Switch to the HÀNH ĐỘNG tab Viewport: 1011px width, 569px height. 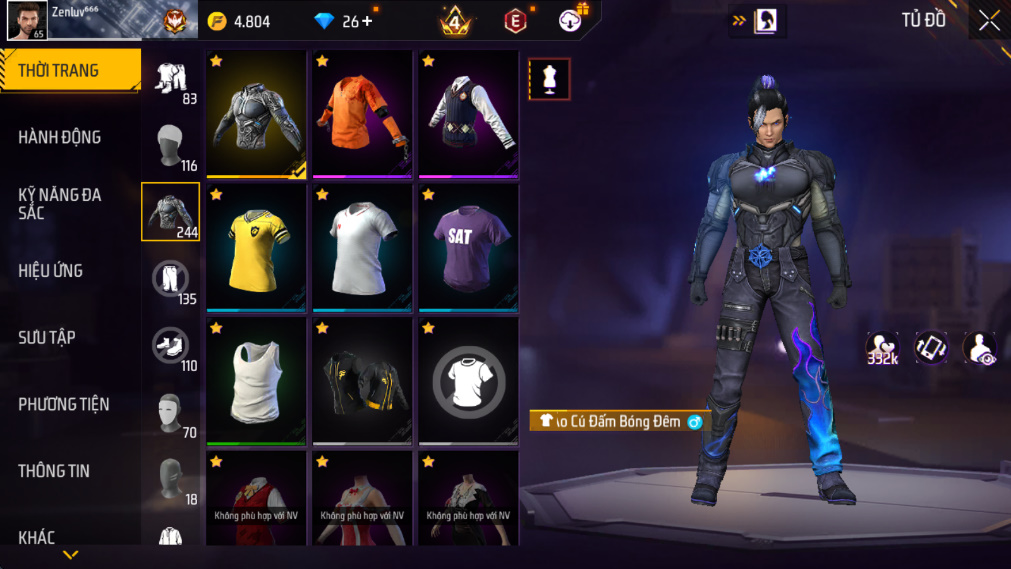pyautogui.click(x=60, y=137)
